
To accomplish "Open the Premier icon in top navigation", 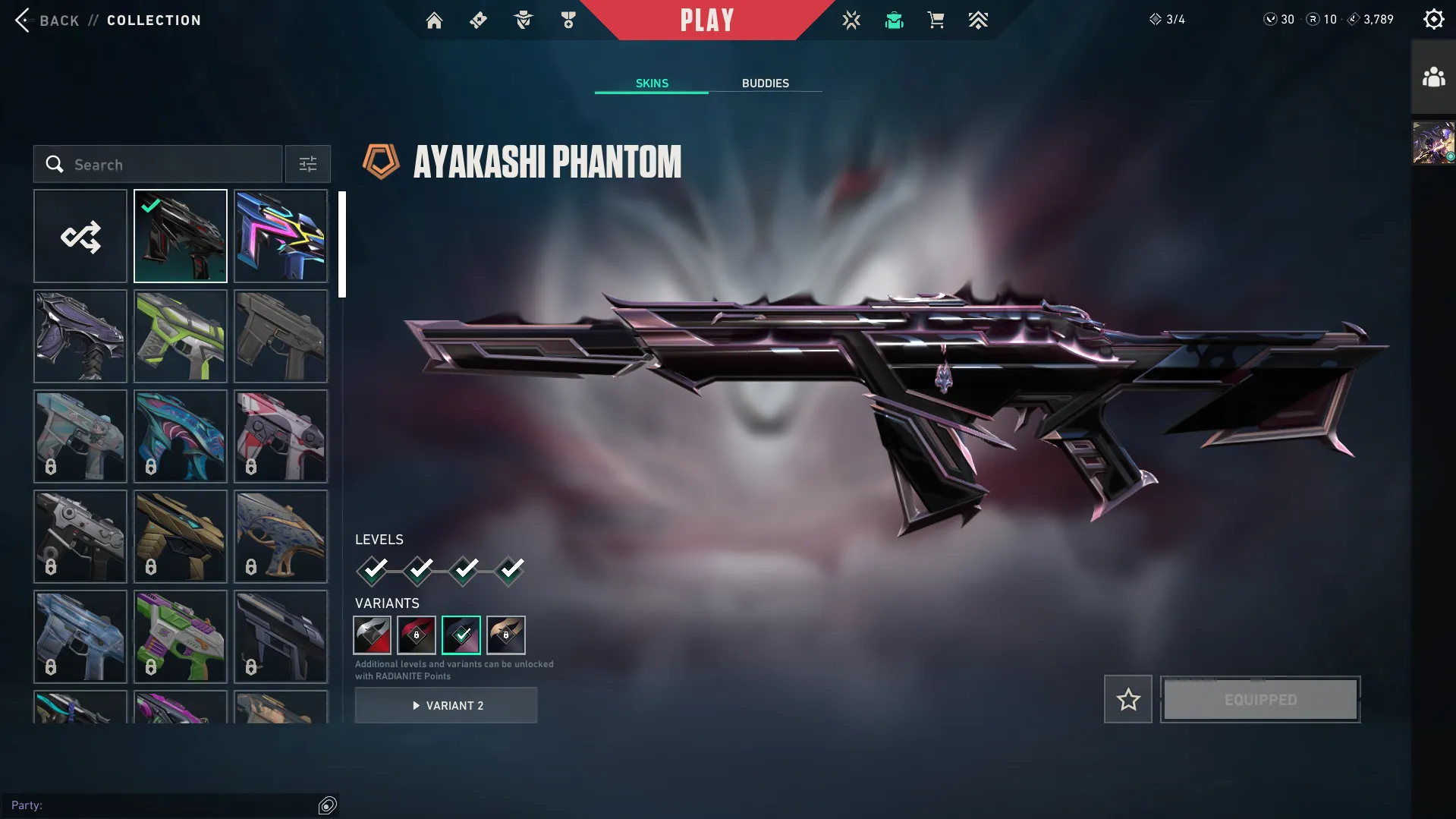I will click(x=978, y=20).
